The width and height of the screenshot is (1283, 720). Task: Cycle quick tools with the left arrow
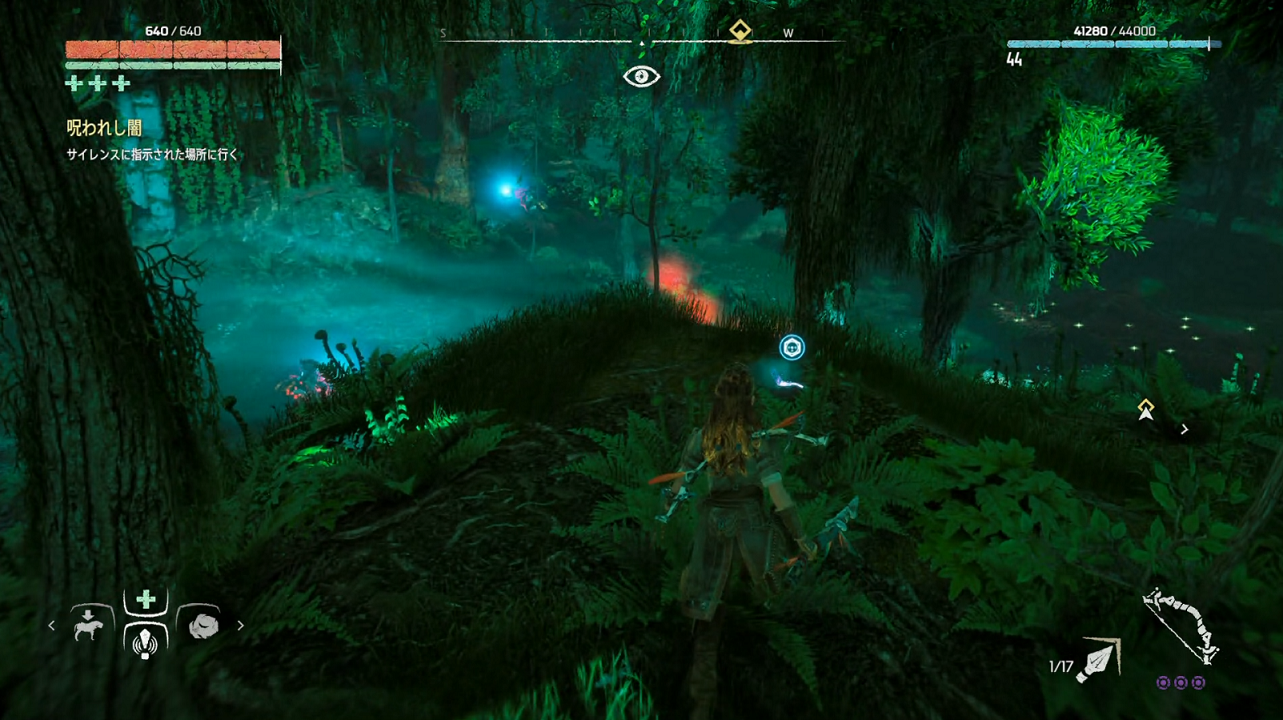pyautogui.click(x=52, y=626)
